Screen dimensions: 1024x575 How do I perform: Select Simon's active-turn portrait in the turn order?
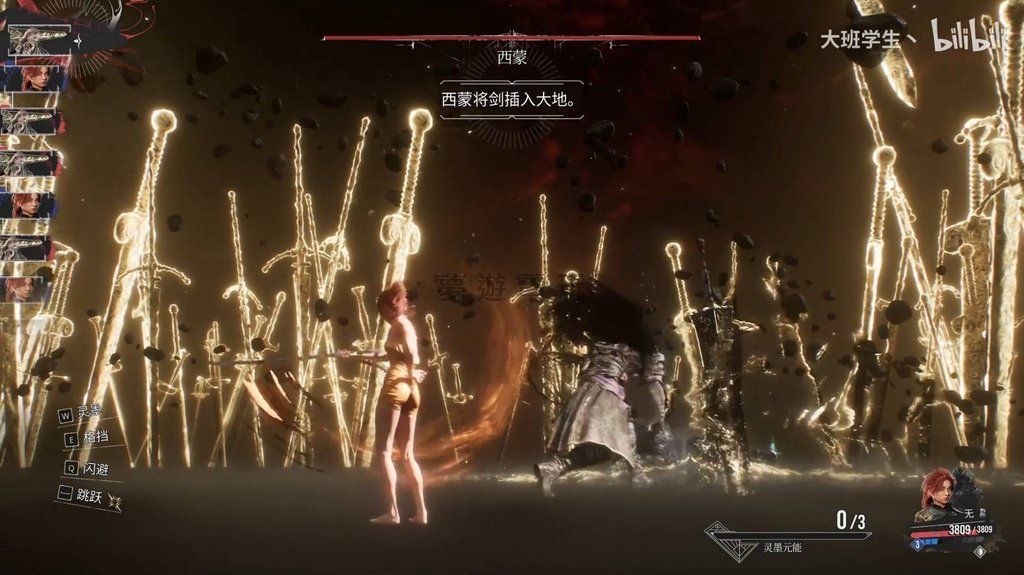[x=40, y=41]
